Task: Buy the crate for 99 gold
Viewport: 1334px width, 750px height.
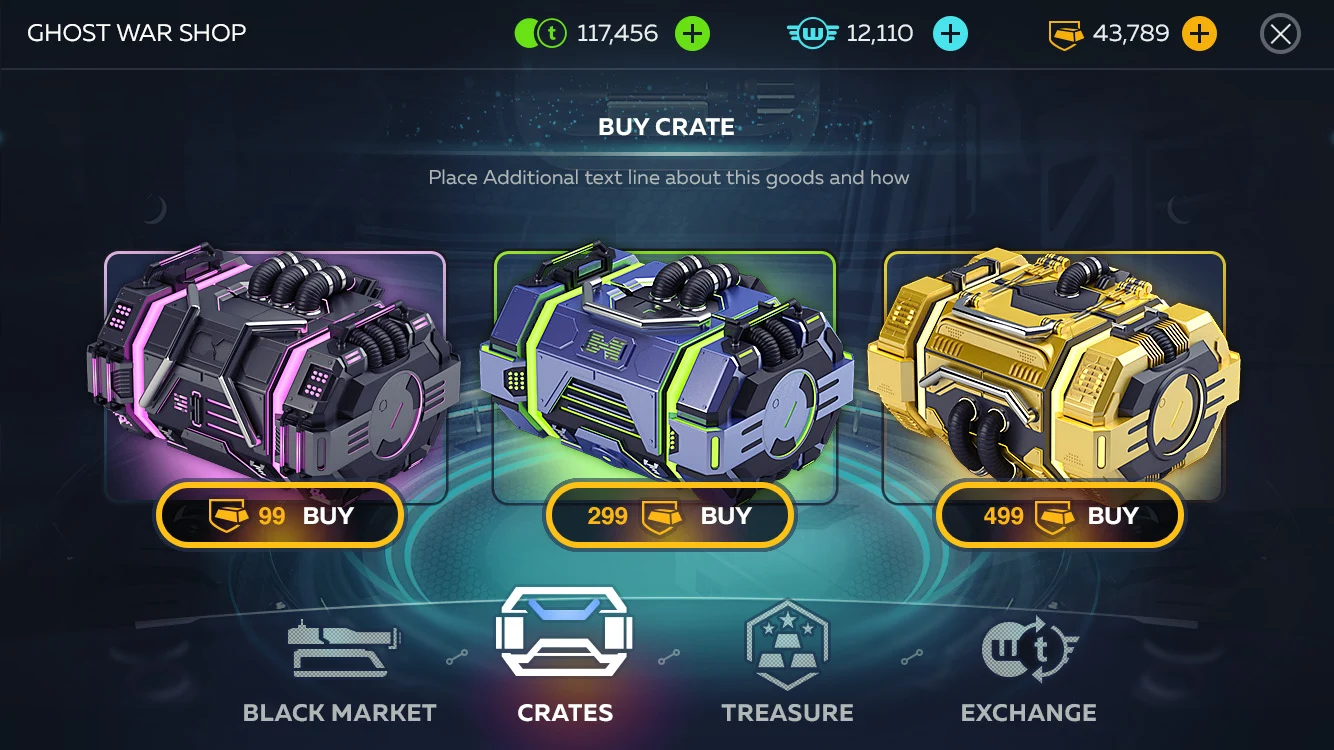Action: point(280,516)
